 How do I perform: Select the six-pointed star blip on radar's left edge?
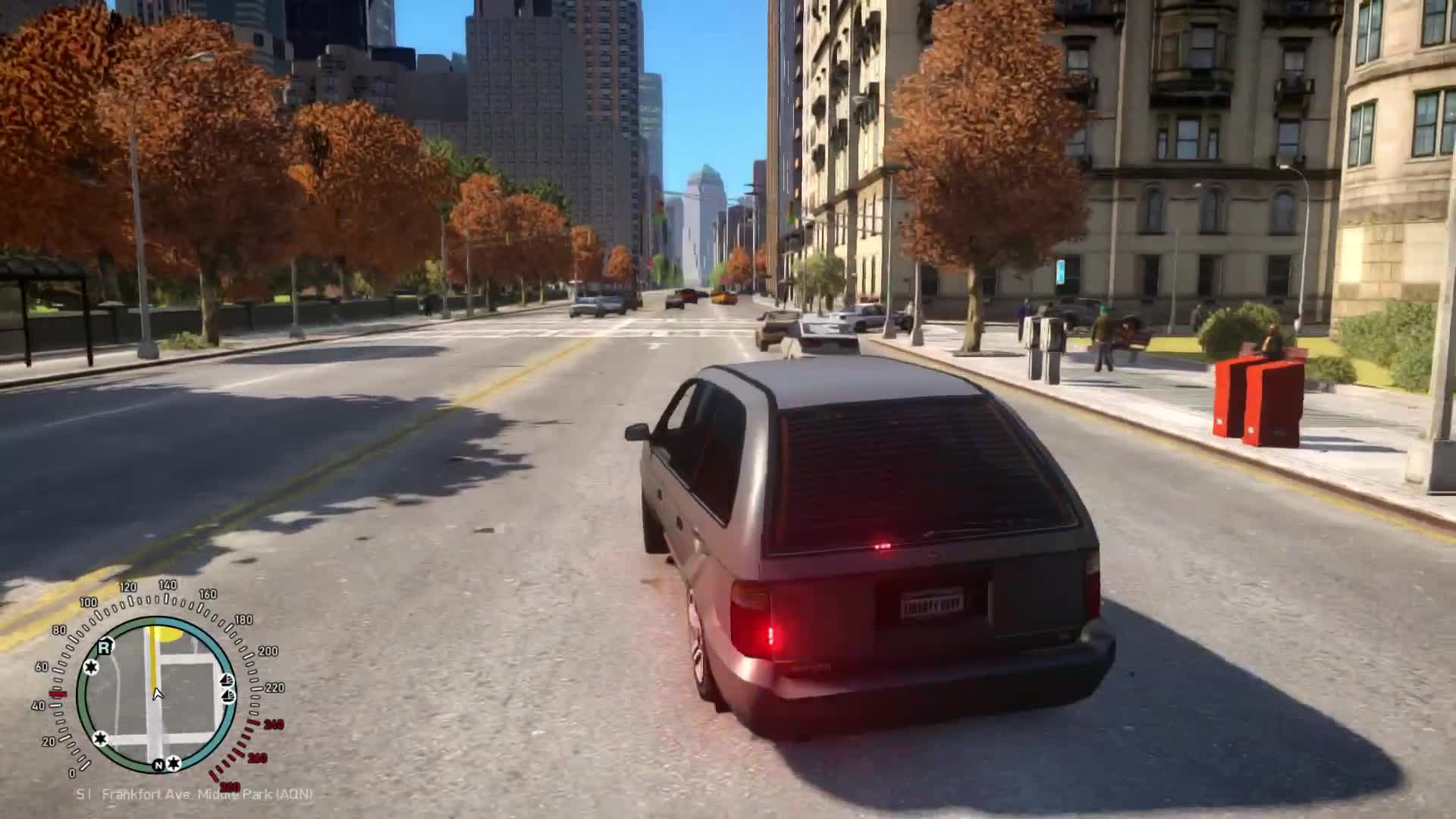coord(90,667)
